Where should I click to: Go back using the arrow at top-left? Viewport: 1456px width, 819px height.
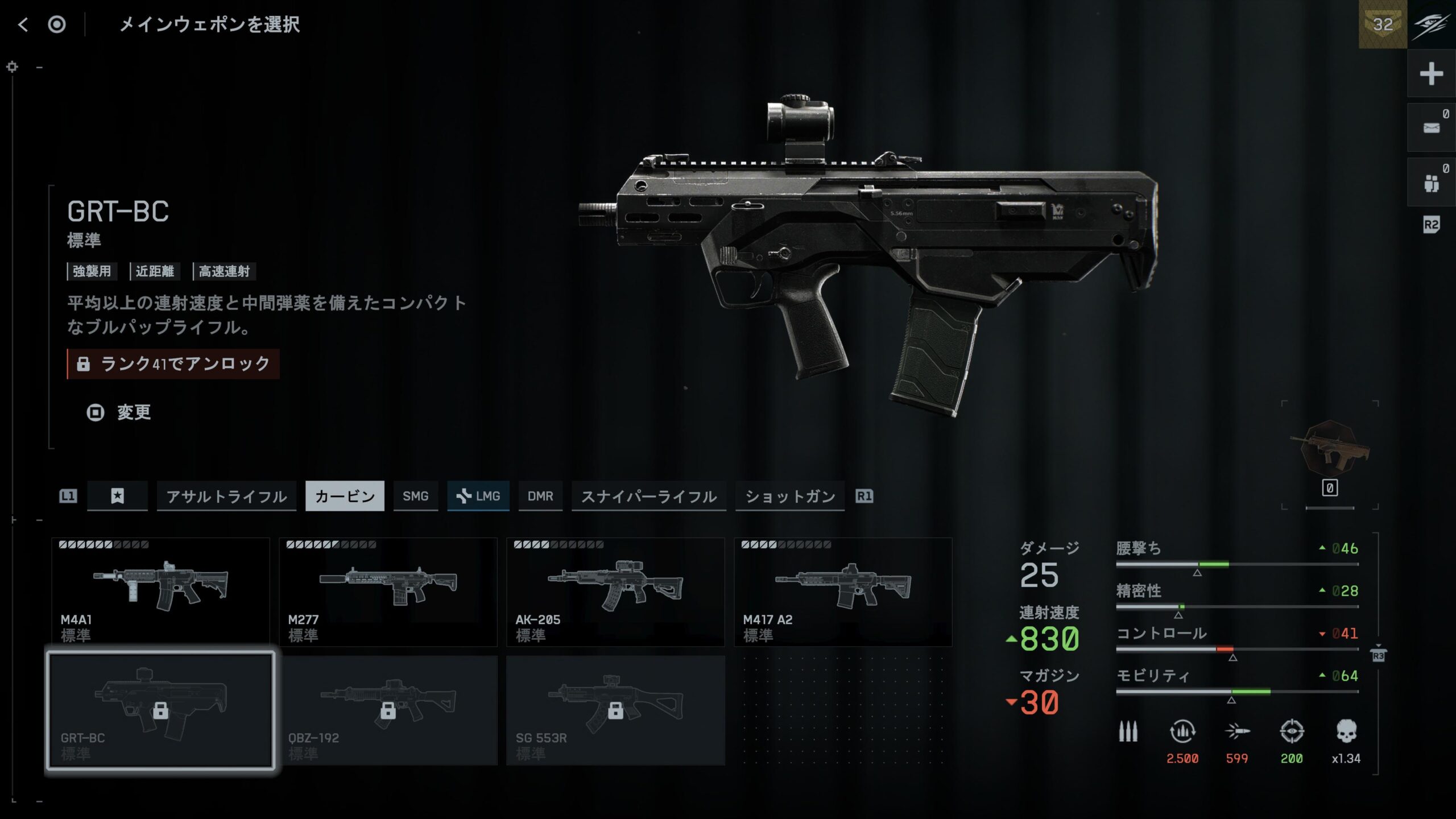pyautogui.click(x=23, y=24)
